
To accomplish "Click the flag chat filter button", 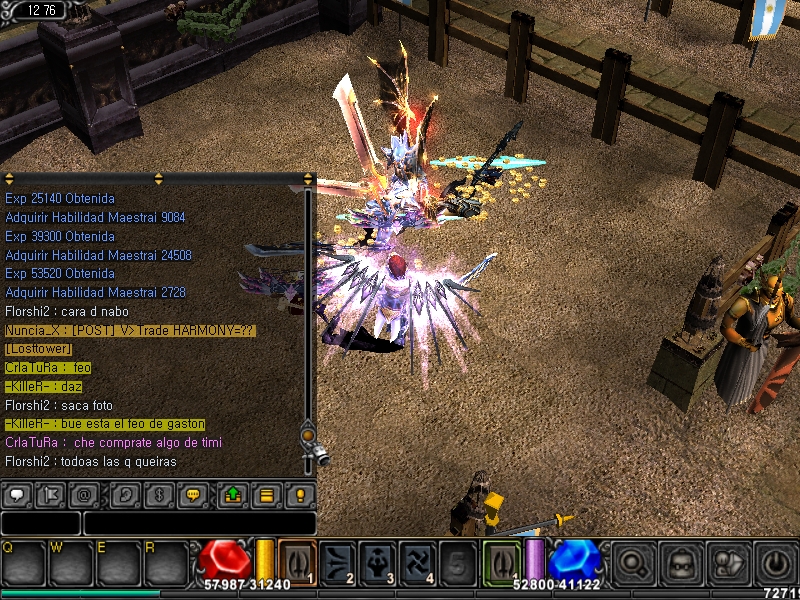I will [50, 494].
